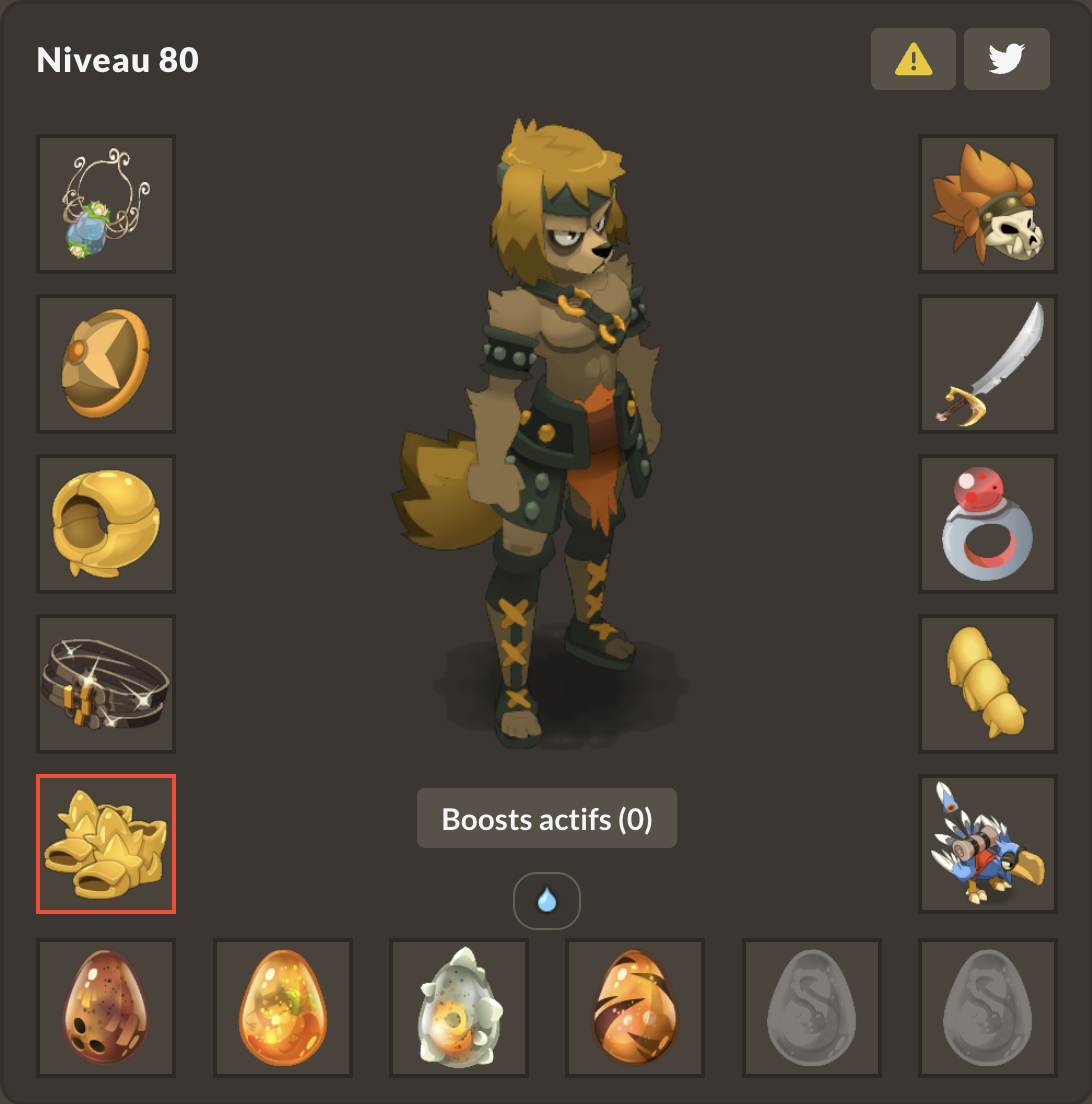Select the golden ring slot
This screenshot has width=1092, height=1104.
click(106, 524)
